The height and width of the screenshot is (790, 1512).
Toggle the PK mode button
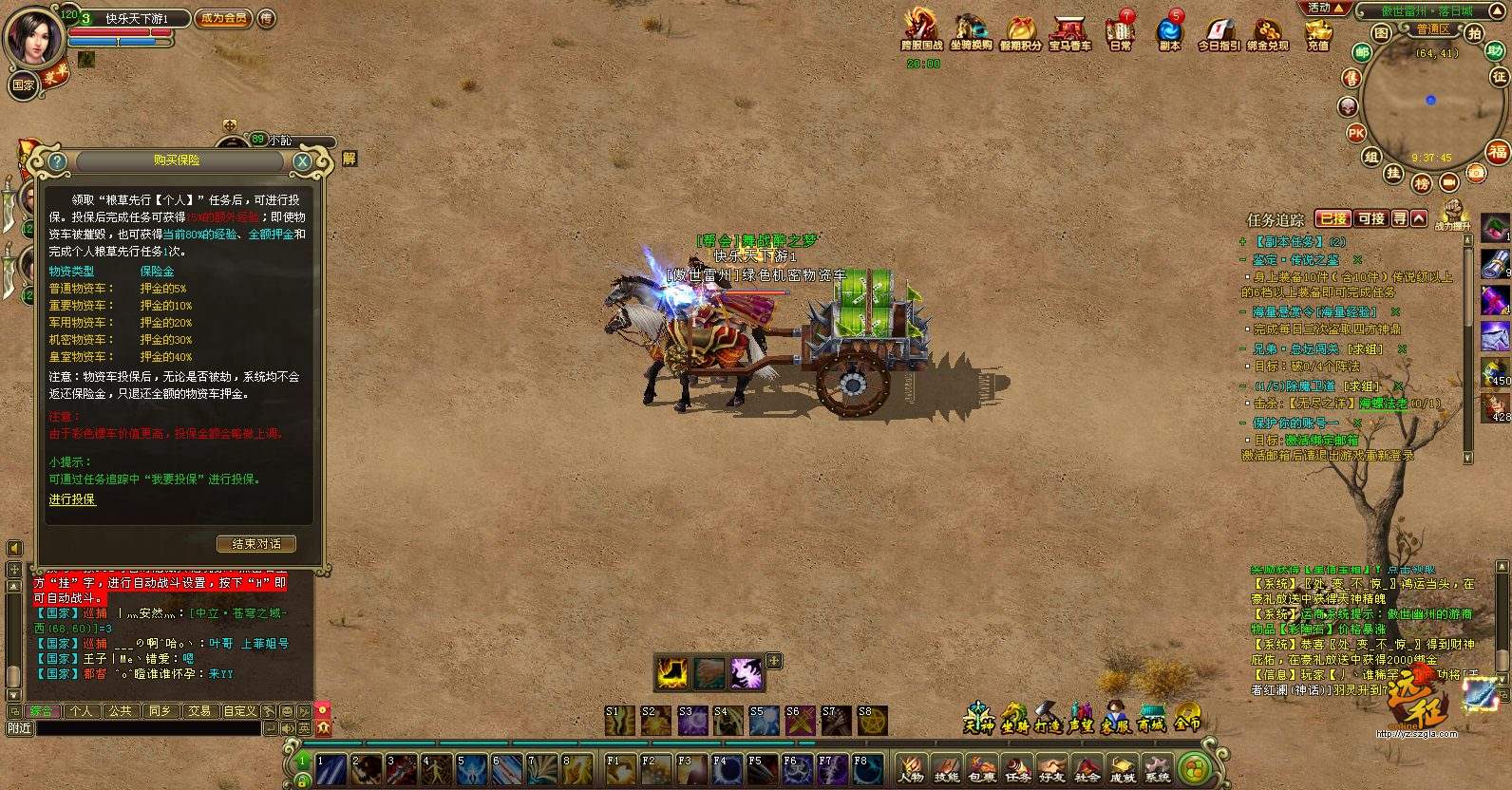(1356, 134)
